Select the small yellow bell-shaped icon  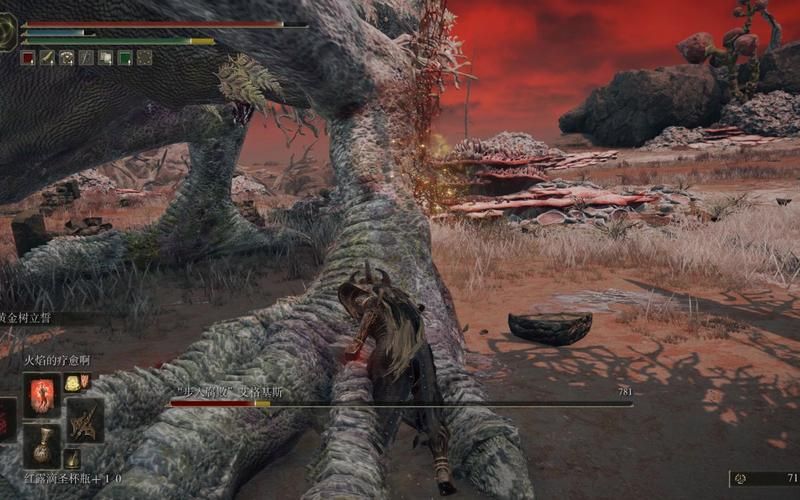[x=72, y=382]
